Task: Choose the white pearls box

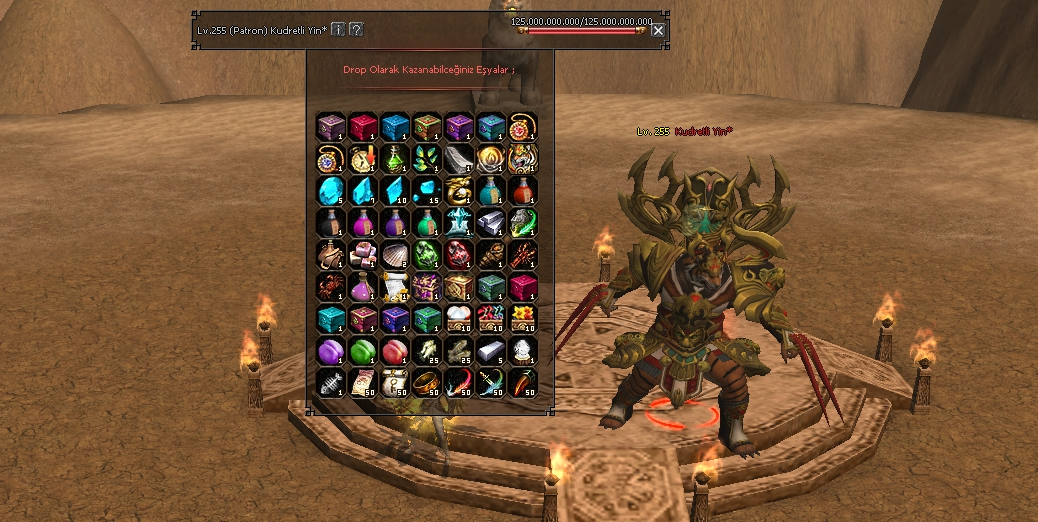Action: [x=459, y=319]
